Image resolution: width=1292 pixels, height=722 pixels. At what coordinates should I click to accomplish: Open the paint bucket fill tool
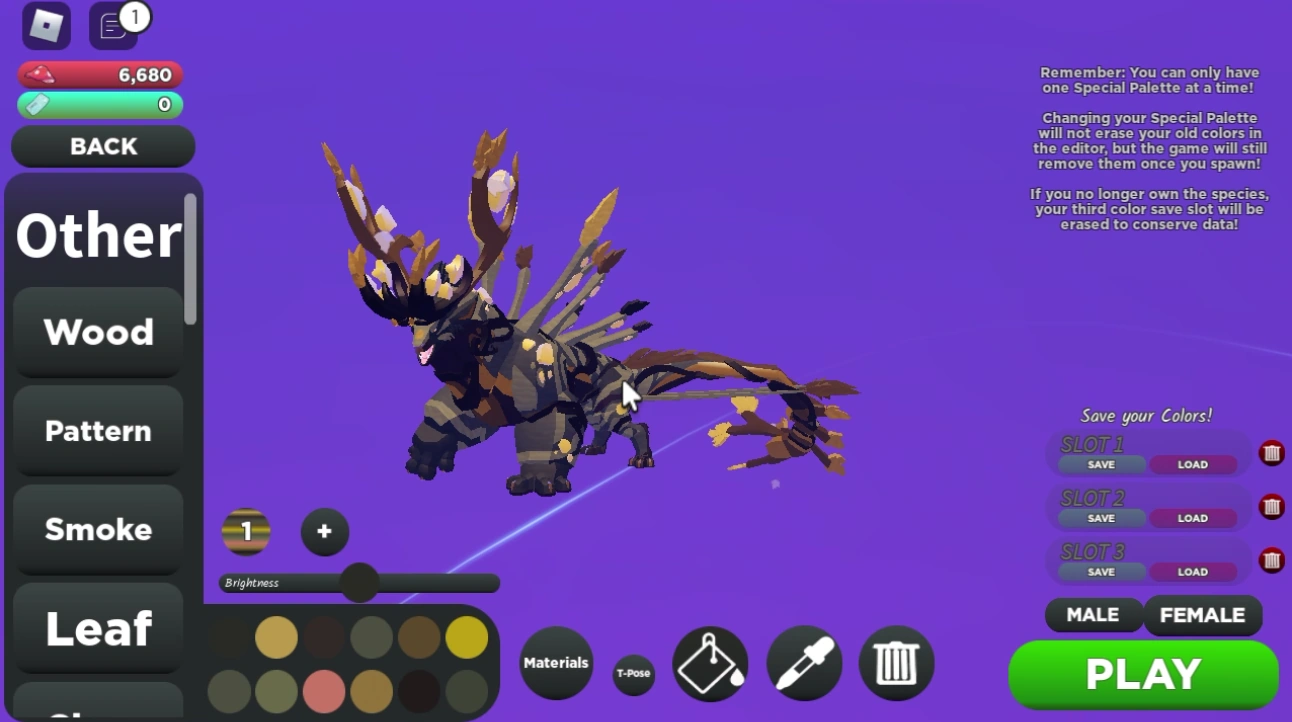coord(710,663)
